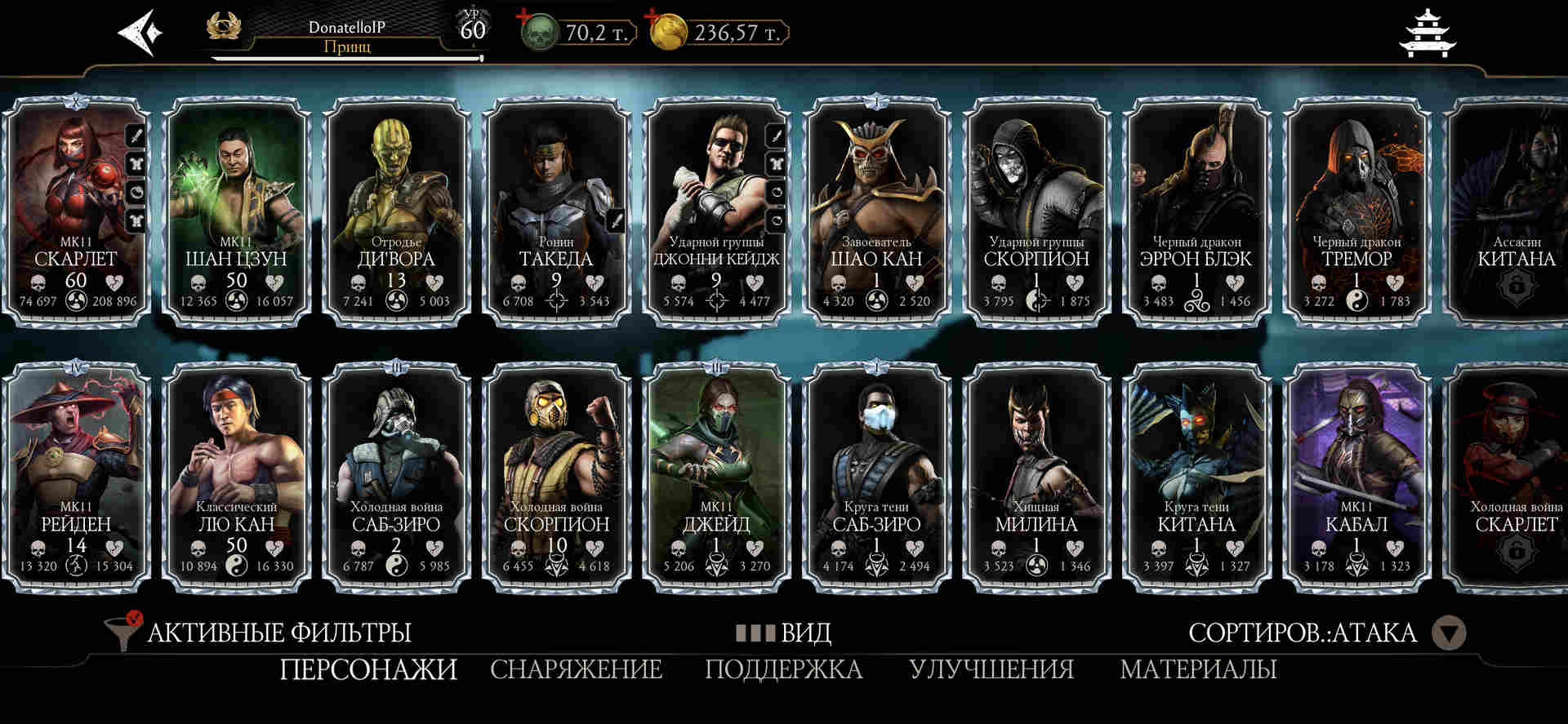Add more souls currency

(x=522, y=16)
